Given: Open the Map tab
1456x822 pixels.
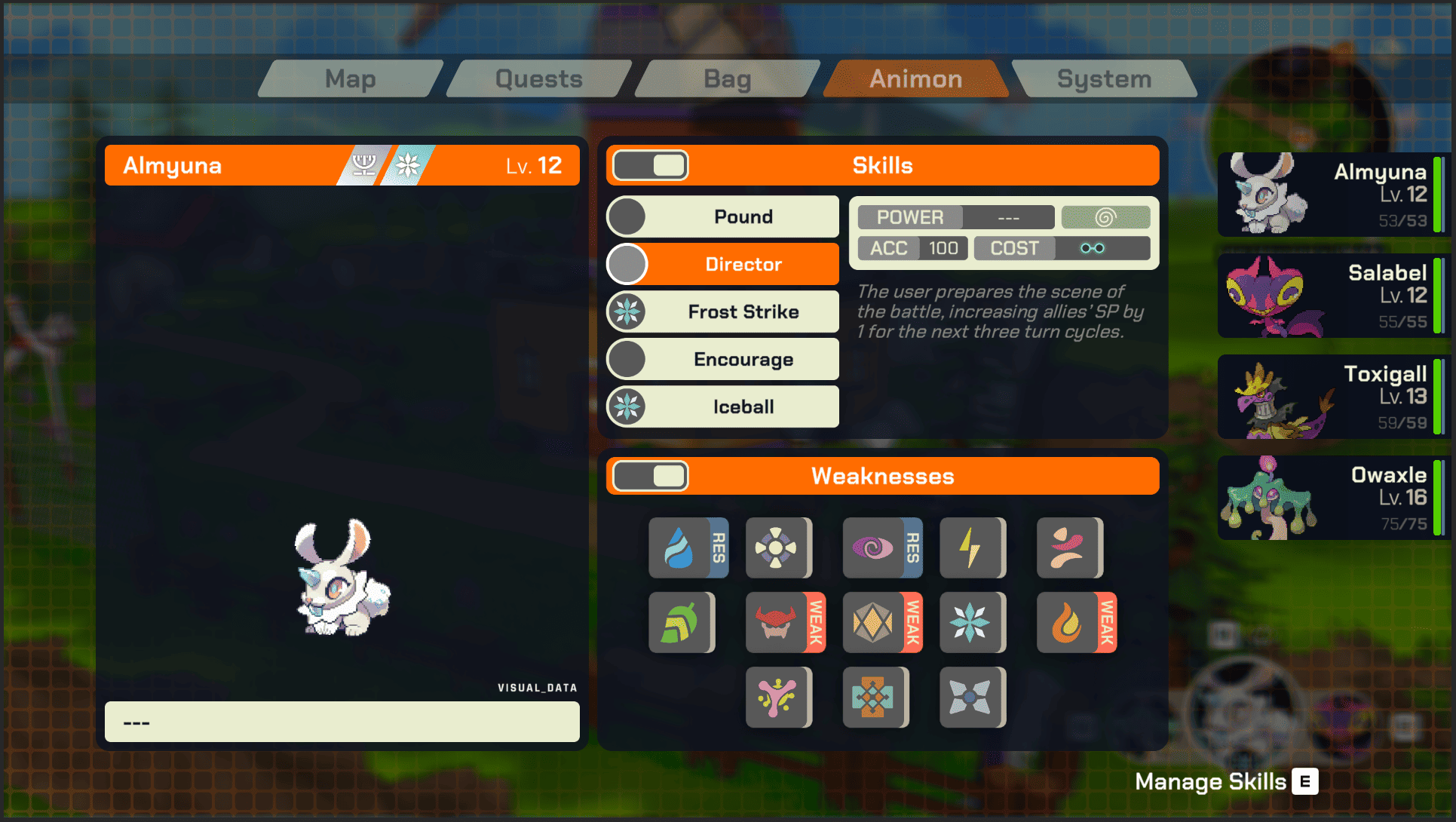Looking at the screenshot, I should (x=351, y=79).
